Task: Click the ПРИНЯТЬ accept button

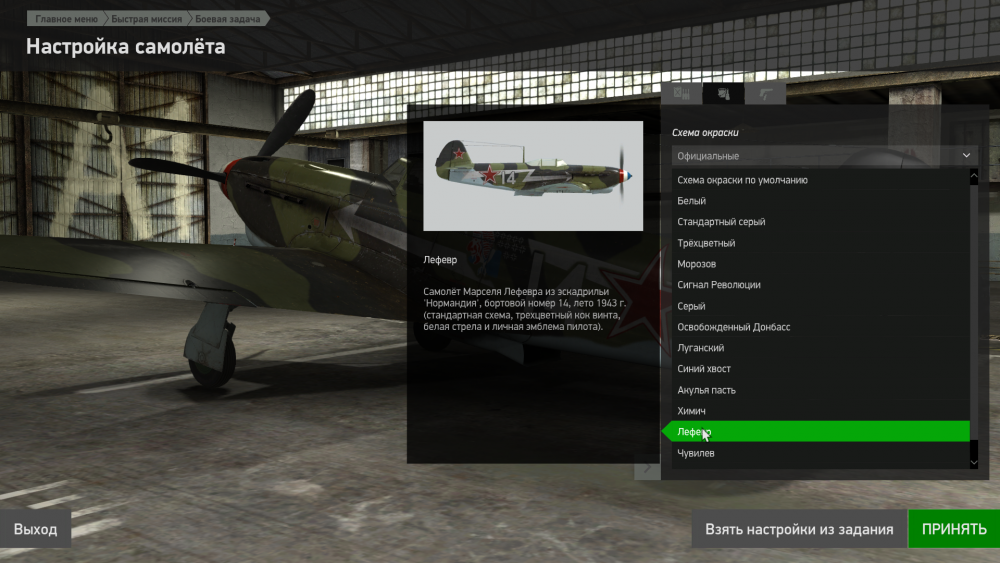Action: [953, 529]
